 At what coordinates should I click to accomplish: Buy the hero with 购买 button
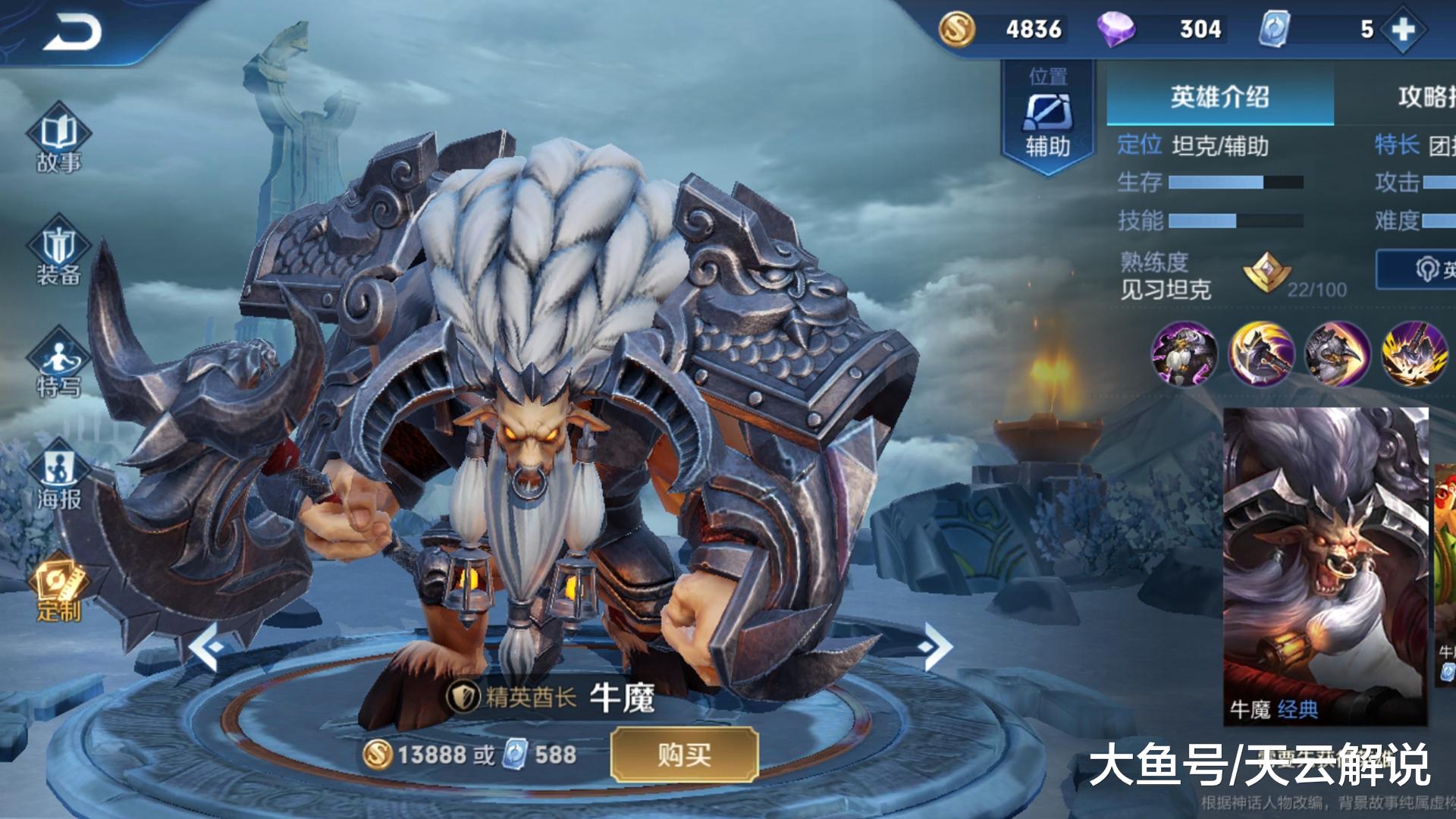point(684,755)
